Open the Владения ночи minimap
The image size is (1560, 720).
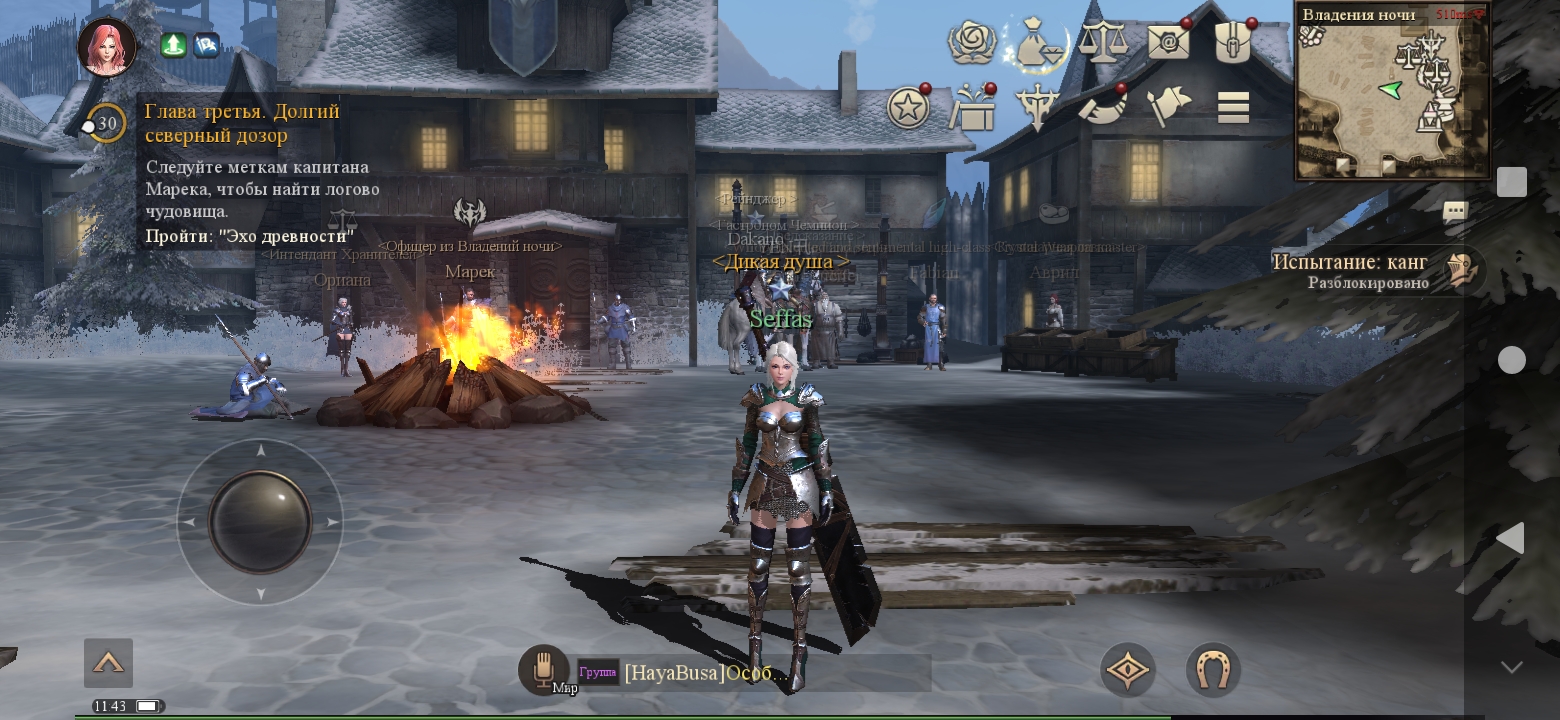[1392, 92]
